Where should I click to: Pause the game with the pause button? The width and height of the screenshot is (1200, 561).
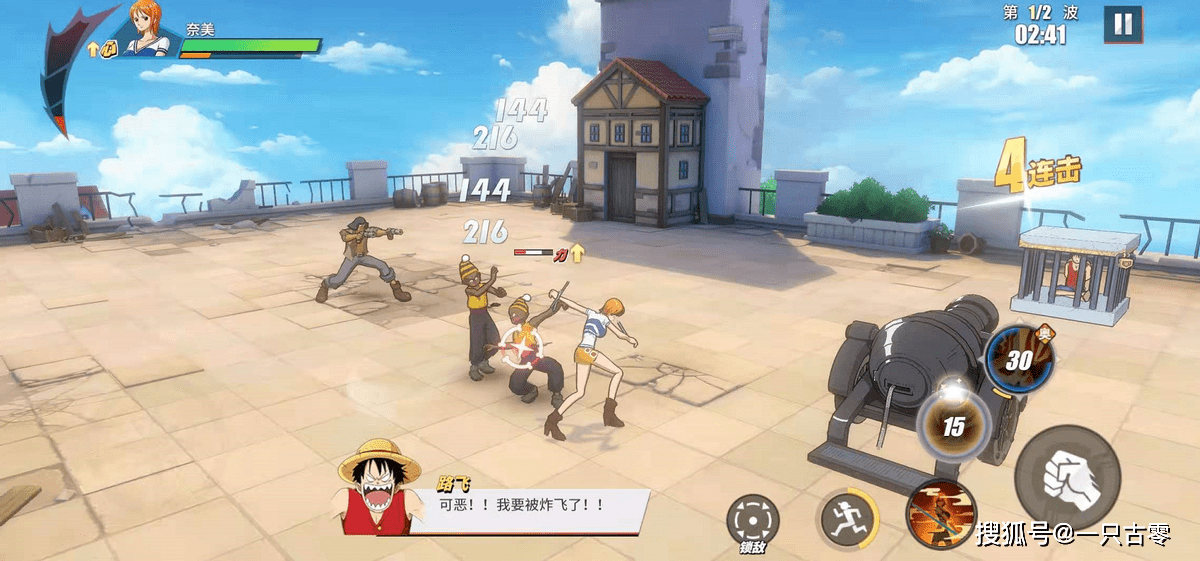tap(1123, 24)
